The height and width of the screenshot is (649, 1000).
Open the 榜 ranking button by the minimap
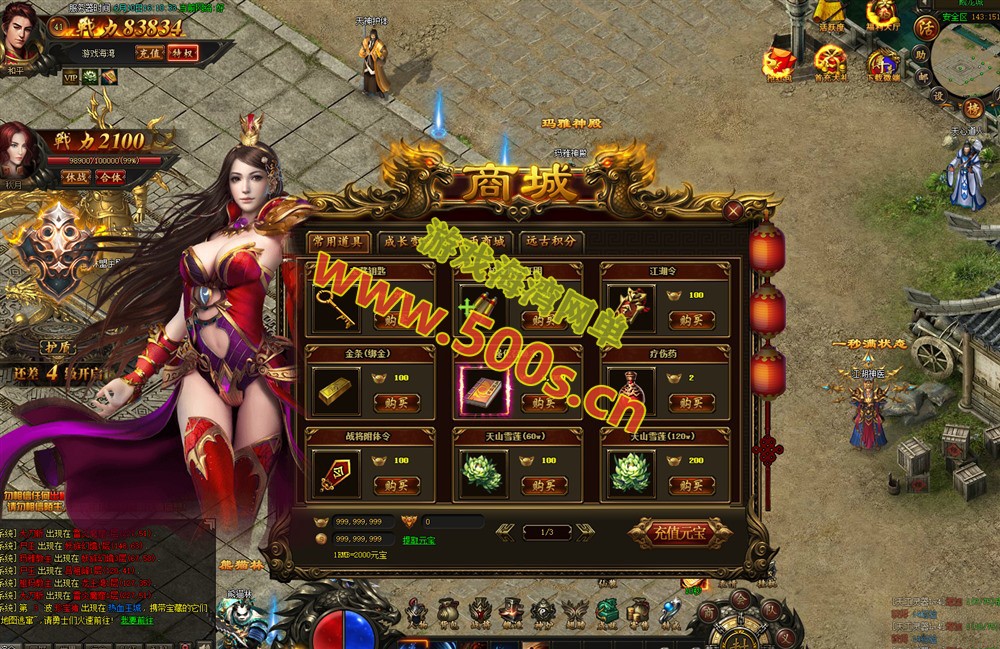[x=972, y=108]
